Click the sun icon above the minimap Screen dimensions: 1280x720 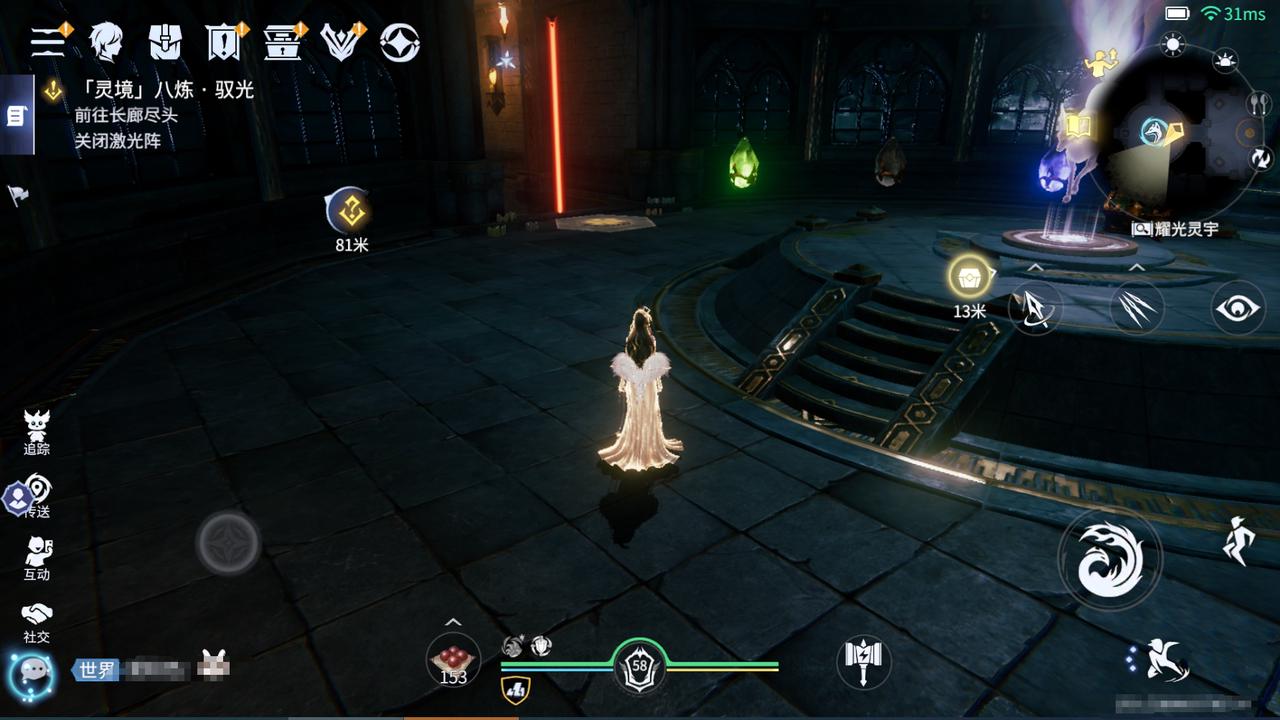point(1173,43)
